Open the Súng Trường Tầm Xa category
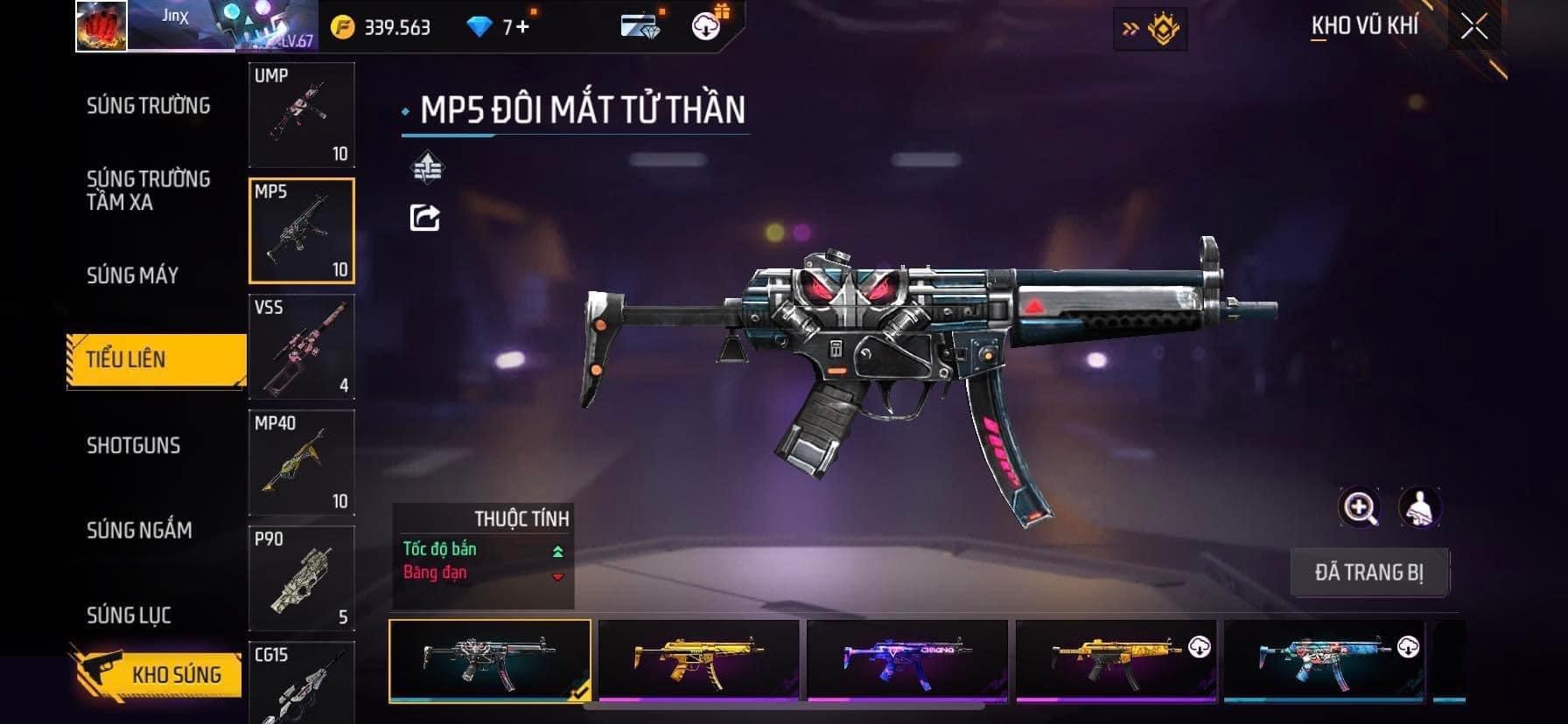Viewport: 1568px width, 724px height. tap(148, 191)
